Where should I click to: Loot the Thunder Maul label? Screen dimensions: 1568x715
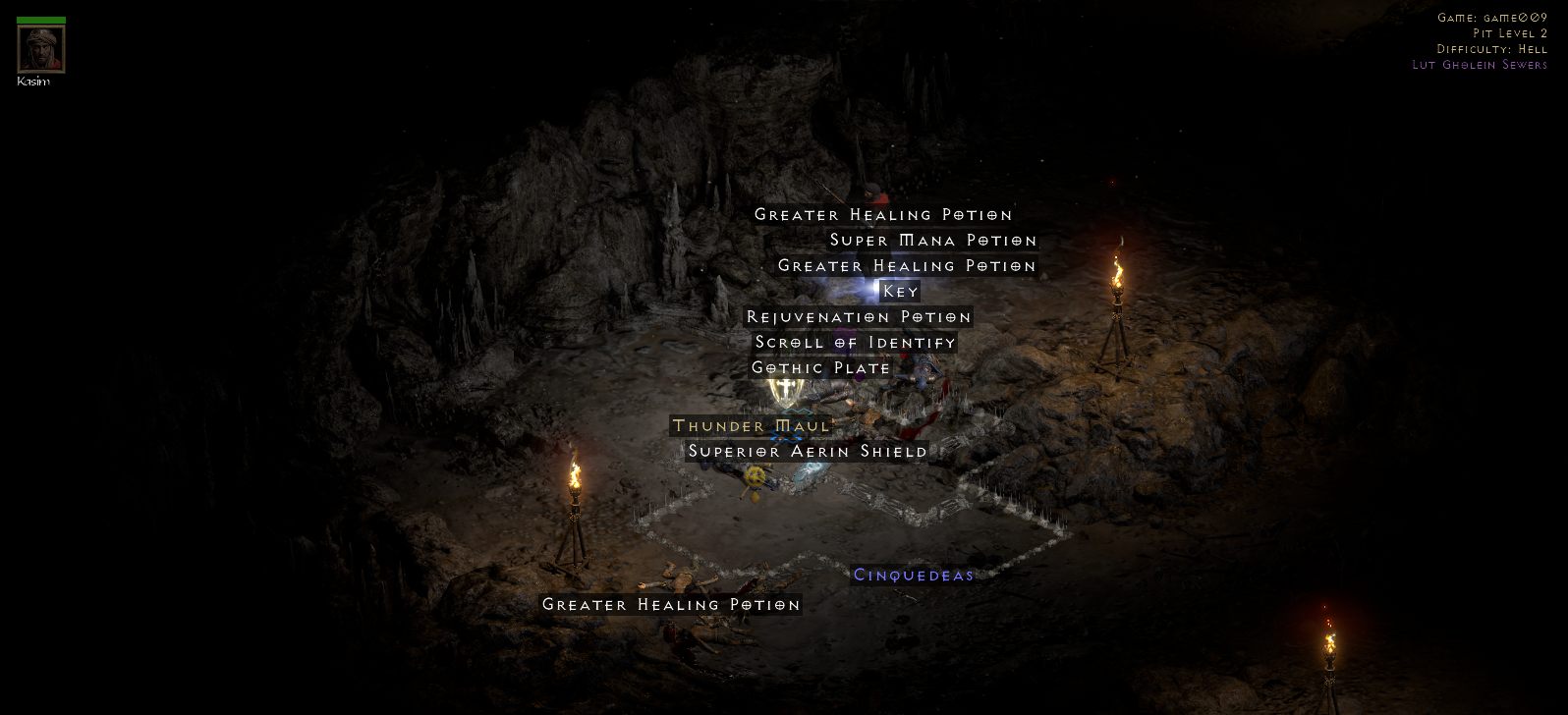coord(752,426)
